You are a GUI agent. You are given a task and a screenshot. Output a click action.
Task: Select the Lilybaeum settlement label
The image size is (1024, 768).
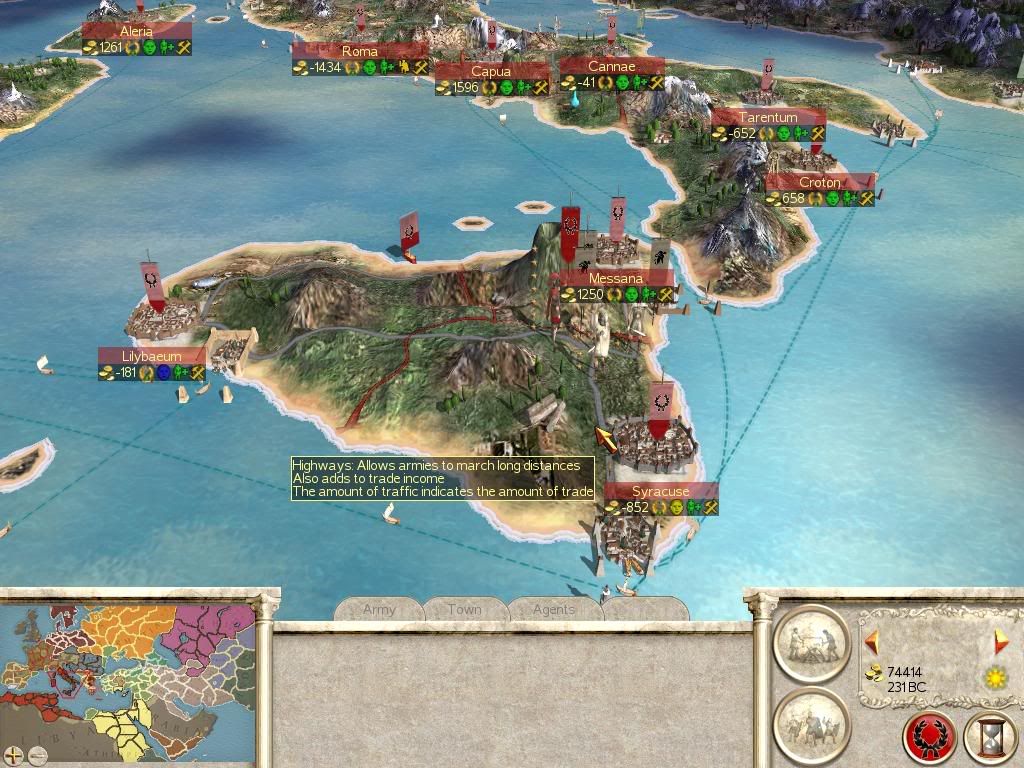tap(150, 356)
